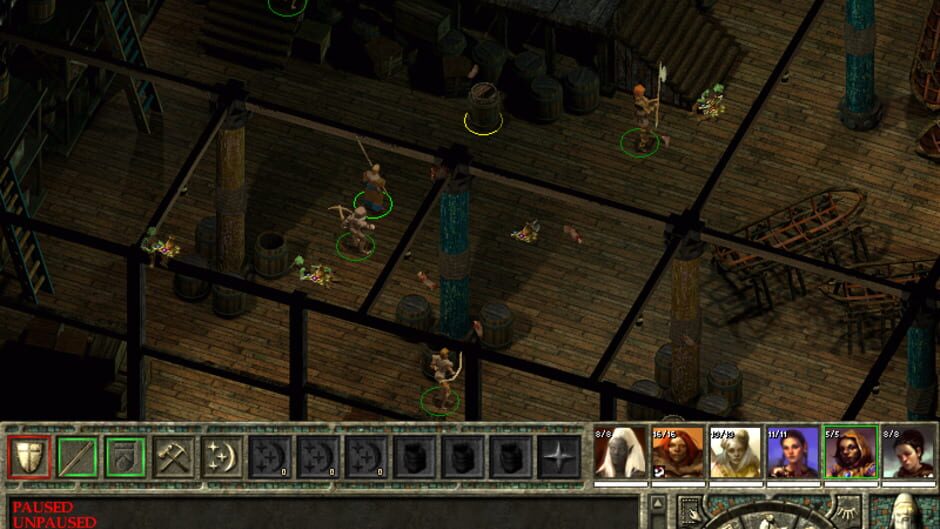Select the red-haired character portrait
The image size is (940, 529).
pos(678,453)
